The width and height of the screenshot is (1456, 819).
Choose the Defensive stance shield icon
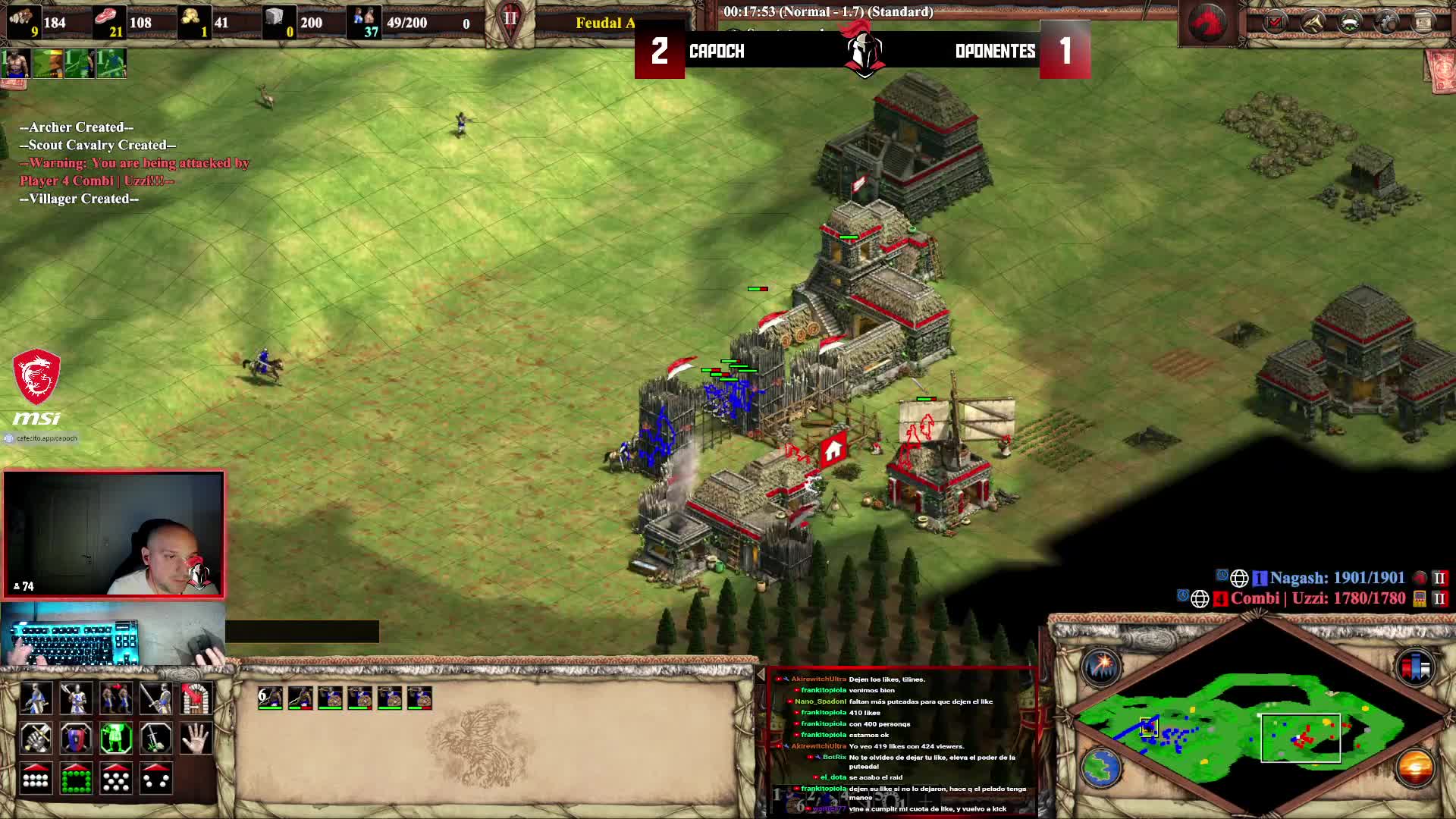click(x=76, y=738)
